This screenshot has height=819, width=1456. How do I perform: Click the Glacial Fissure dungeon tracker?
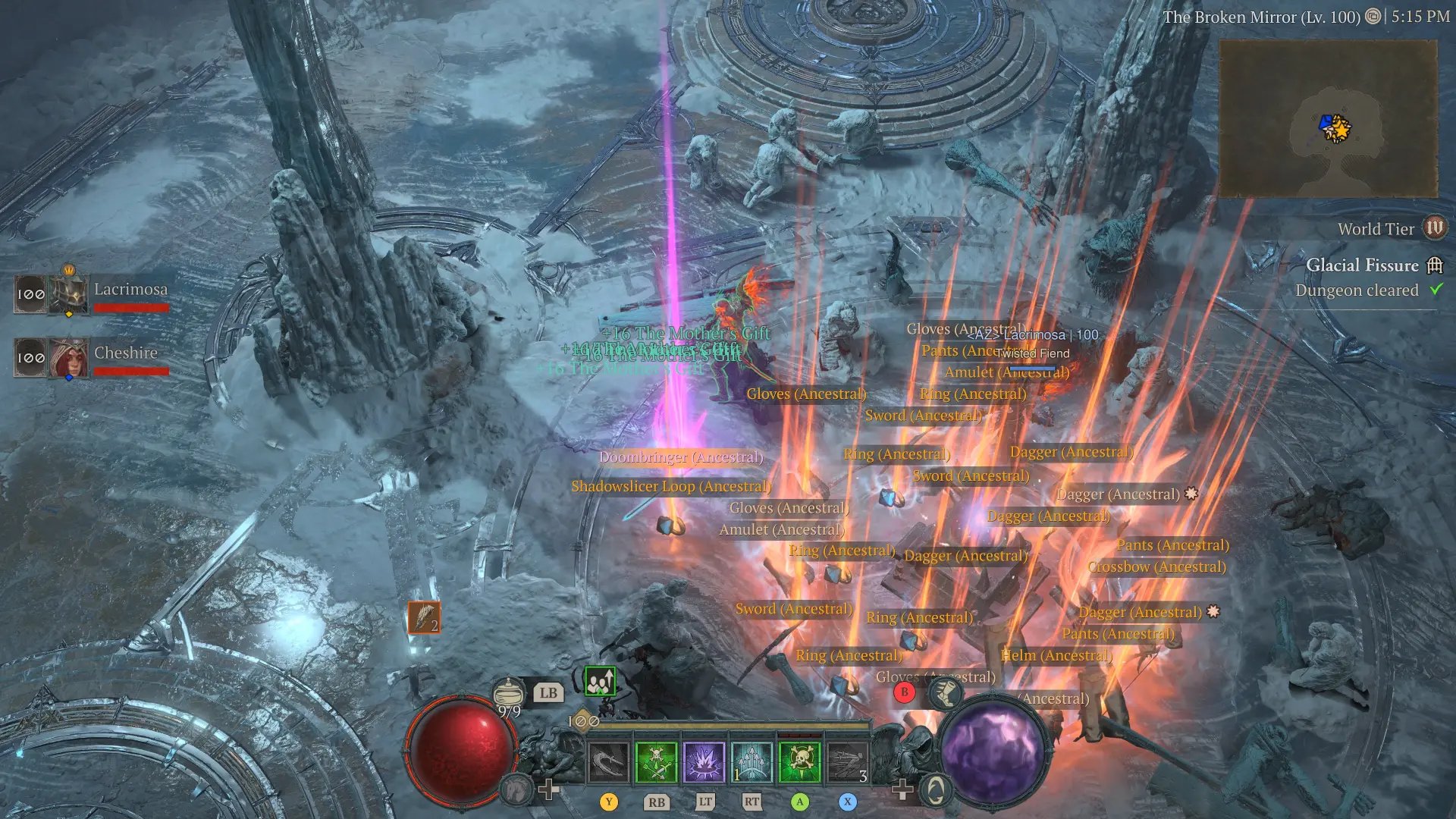[1362, 265]
